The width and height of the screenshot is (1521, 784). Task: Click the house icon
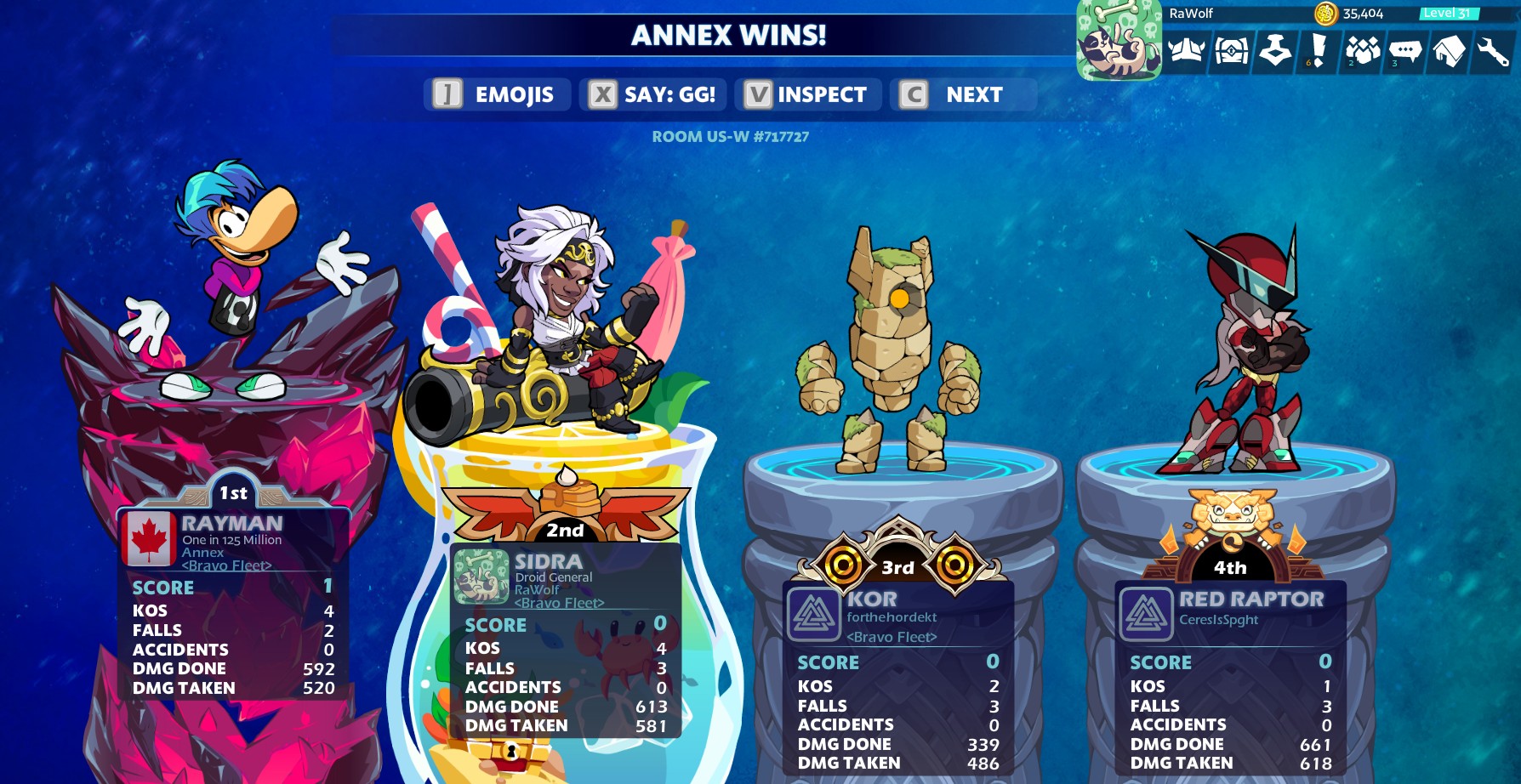[1450, 52]
